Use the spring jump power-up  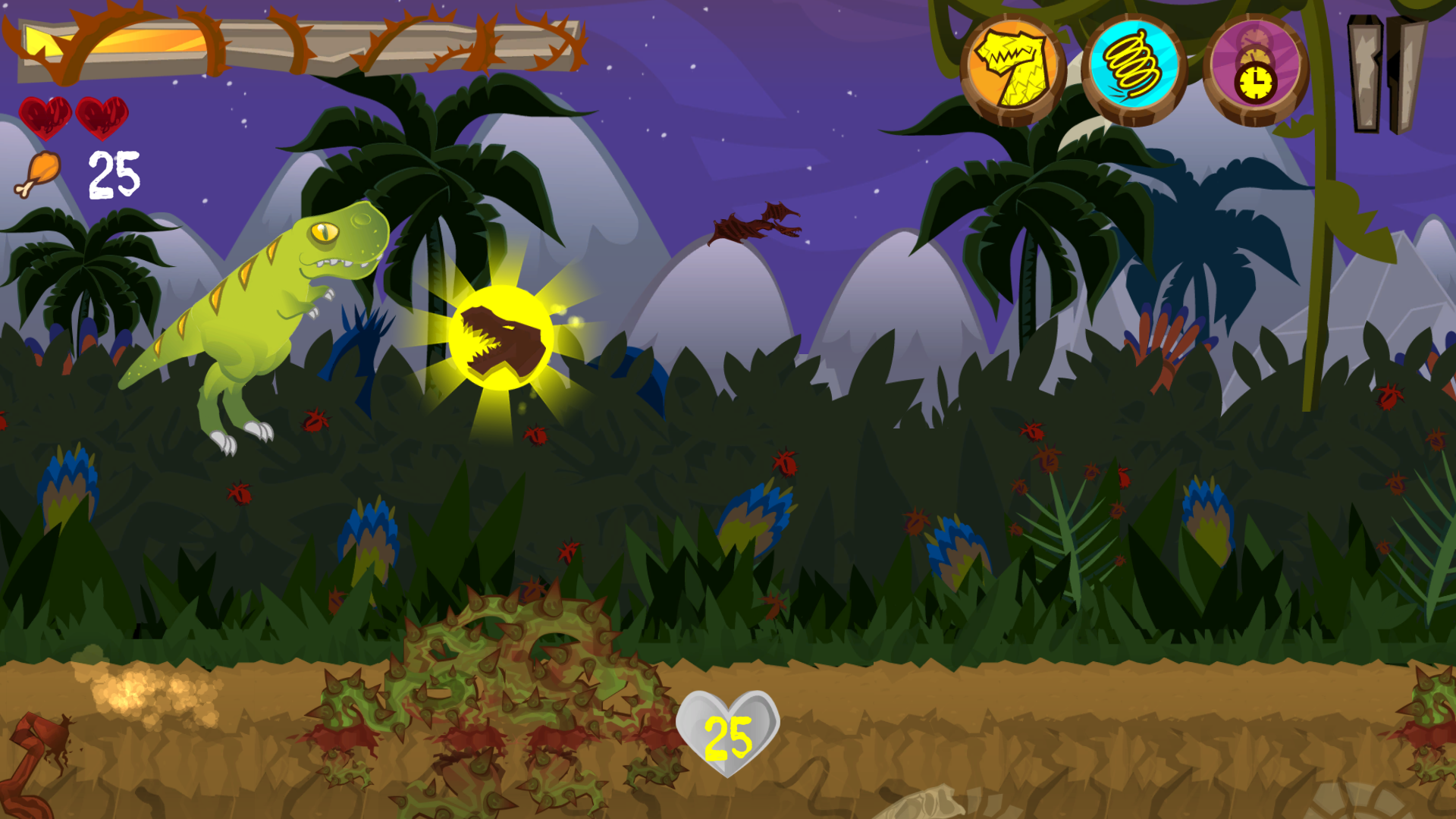tap(1134, 70)
